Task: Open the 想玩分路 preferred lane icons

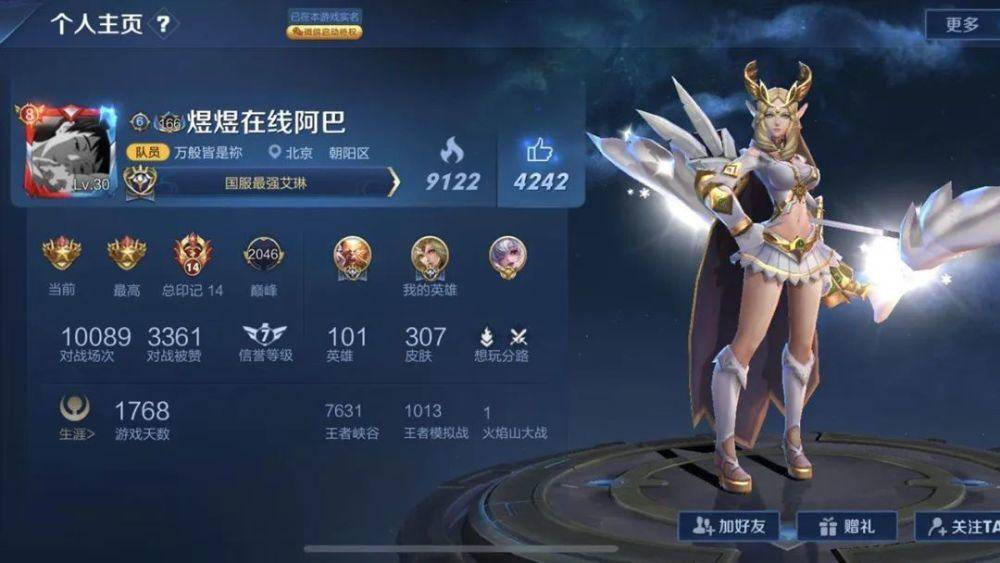Action: (x=503, y=337)
